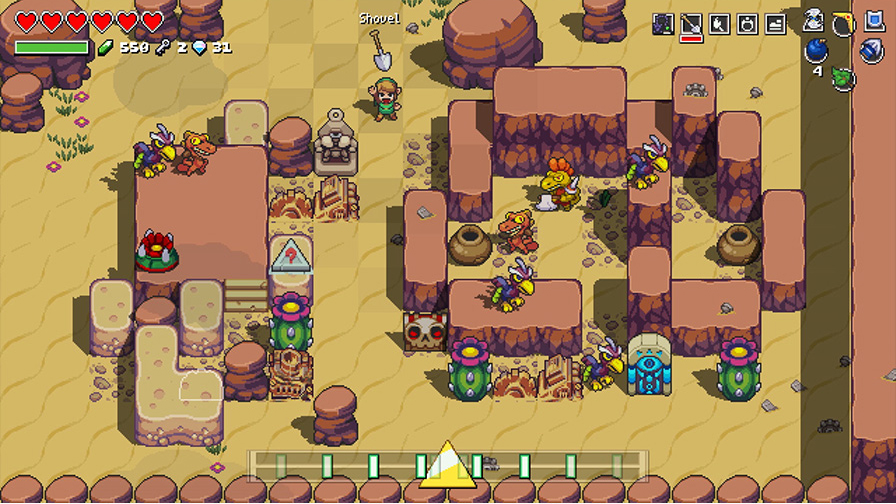Click the blue-and-white item below the shield

[x=872, y=51]
